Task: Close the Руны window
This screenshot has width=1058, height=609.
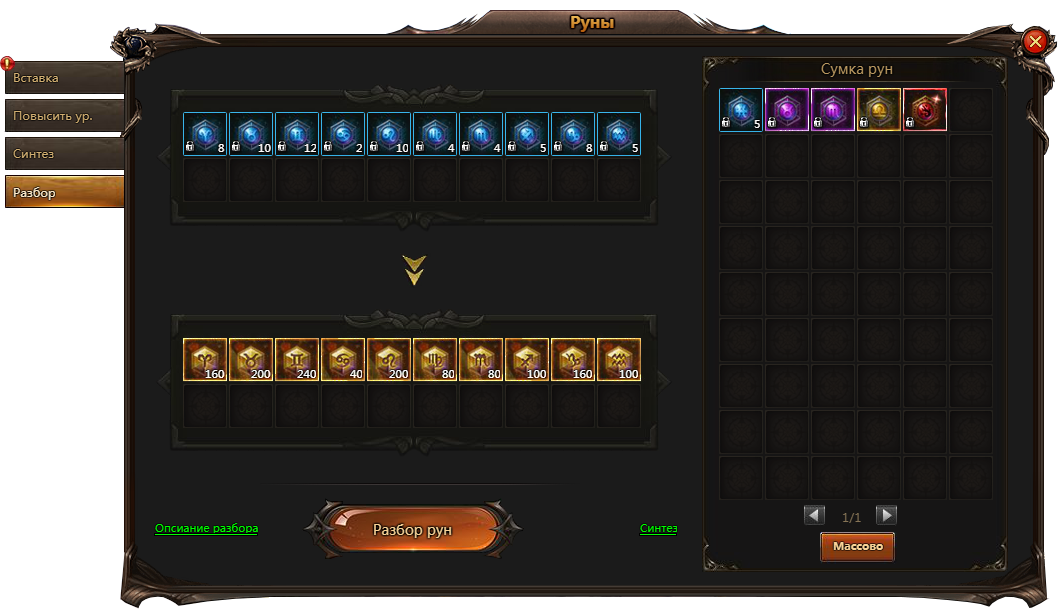Action: (x=1034, y=41)
